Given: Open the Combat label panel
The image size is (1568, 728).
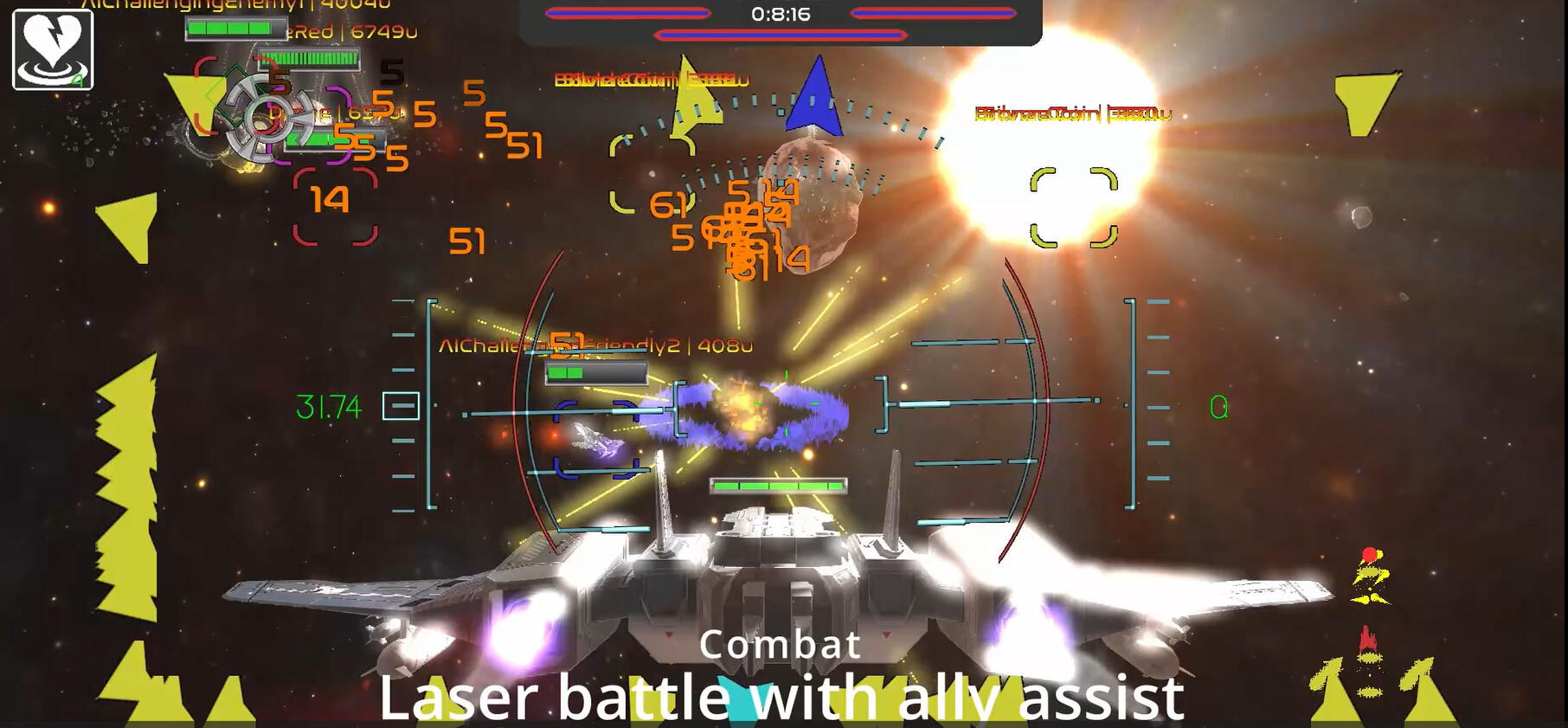Looking at the screenshot, I should (x=780, y=645).
